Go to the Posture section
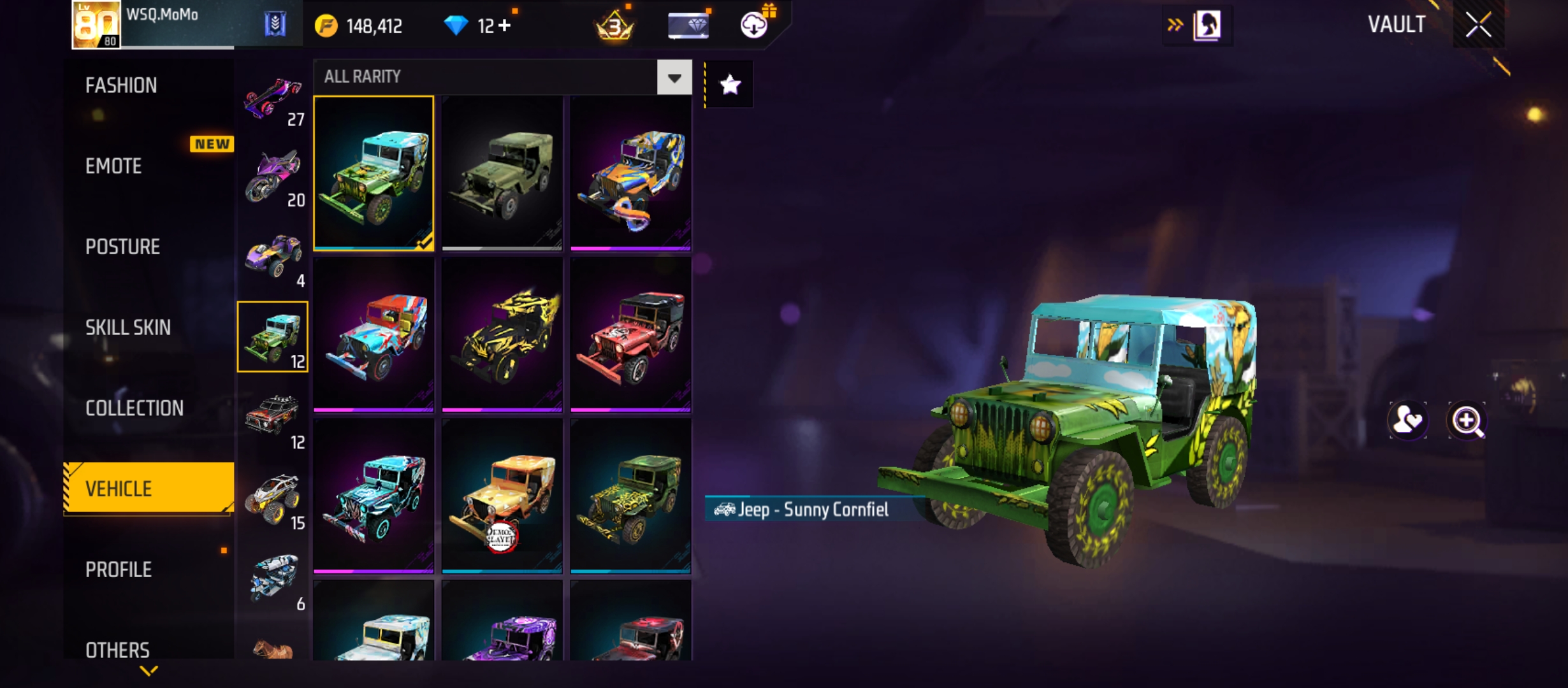The width and height of the screenshot is (1568, 688). pos(122,247)
